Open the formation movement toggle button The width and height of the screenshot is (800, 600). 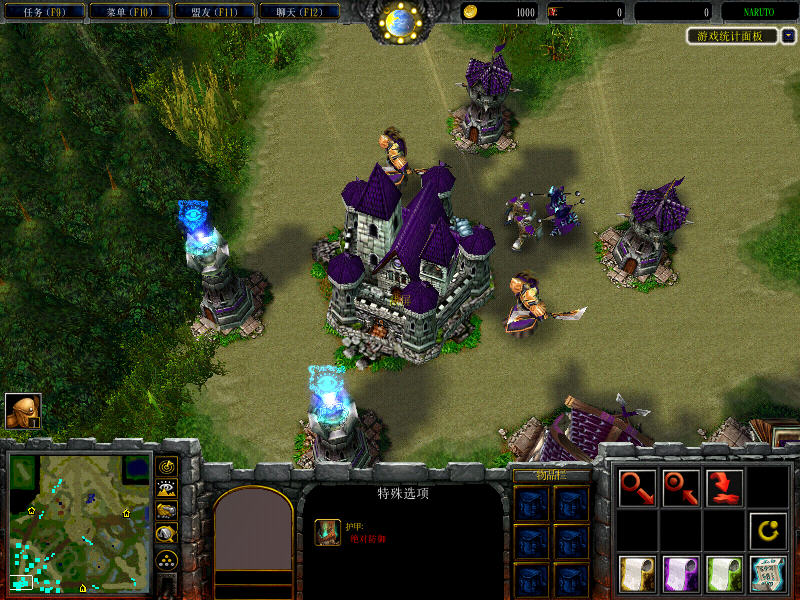click(167, 558)
